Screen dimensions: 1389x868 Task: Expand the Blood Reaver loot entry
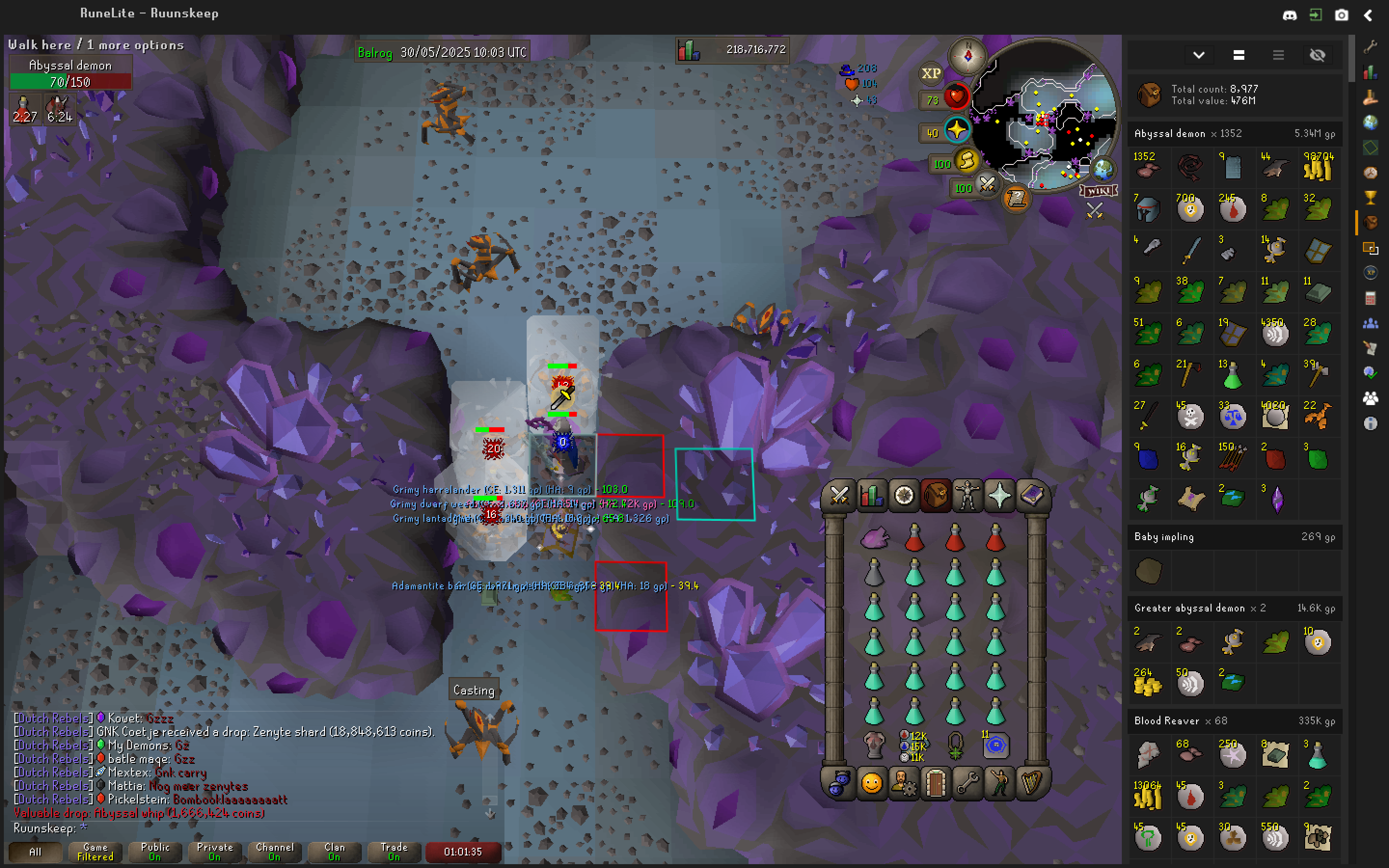click(1234, 720)
